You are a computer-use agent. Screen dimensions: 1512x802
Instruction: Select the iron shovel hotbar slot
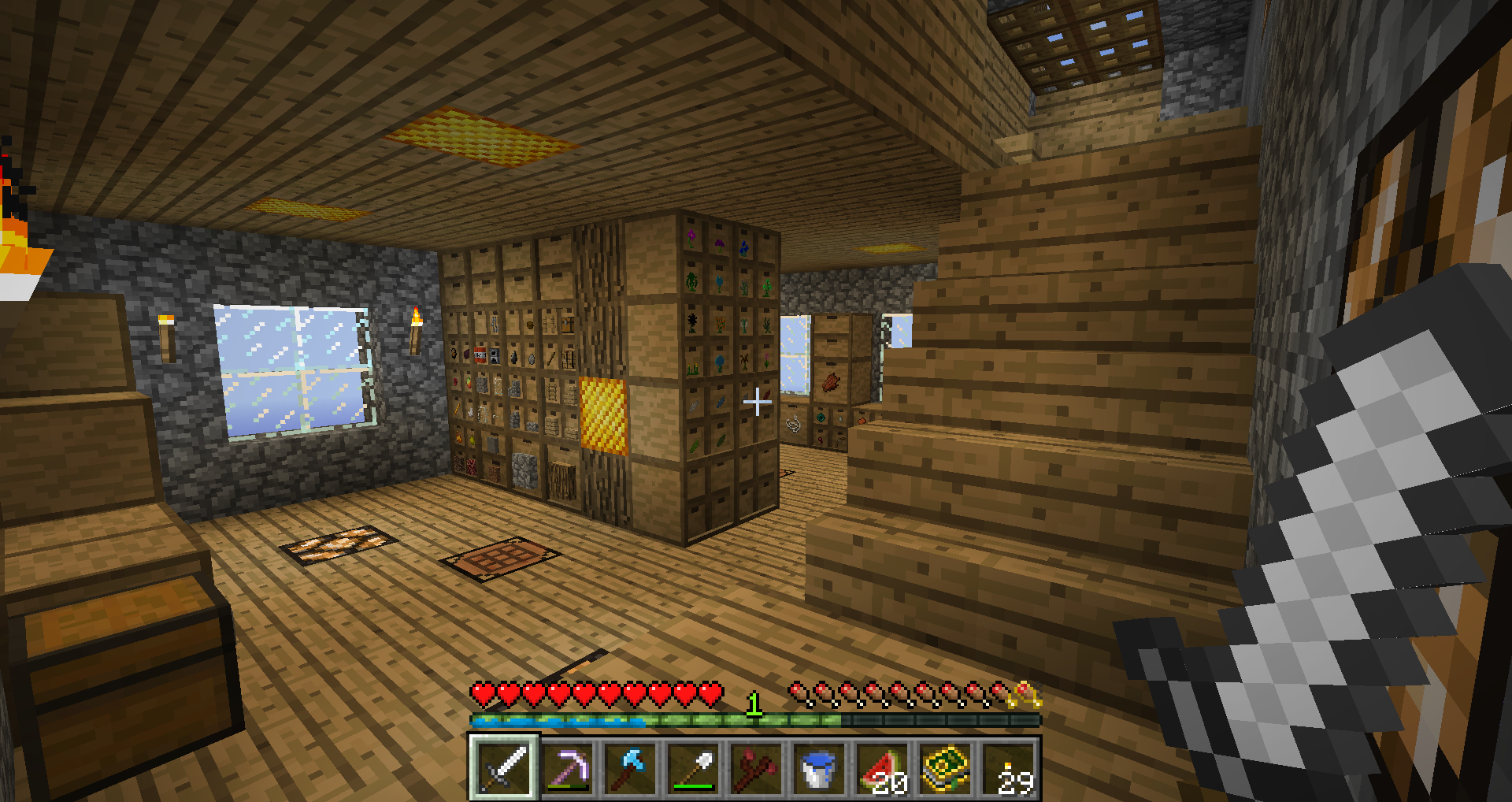click(x=693, y=767)
